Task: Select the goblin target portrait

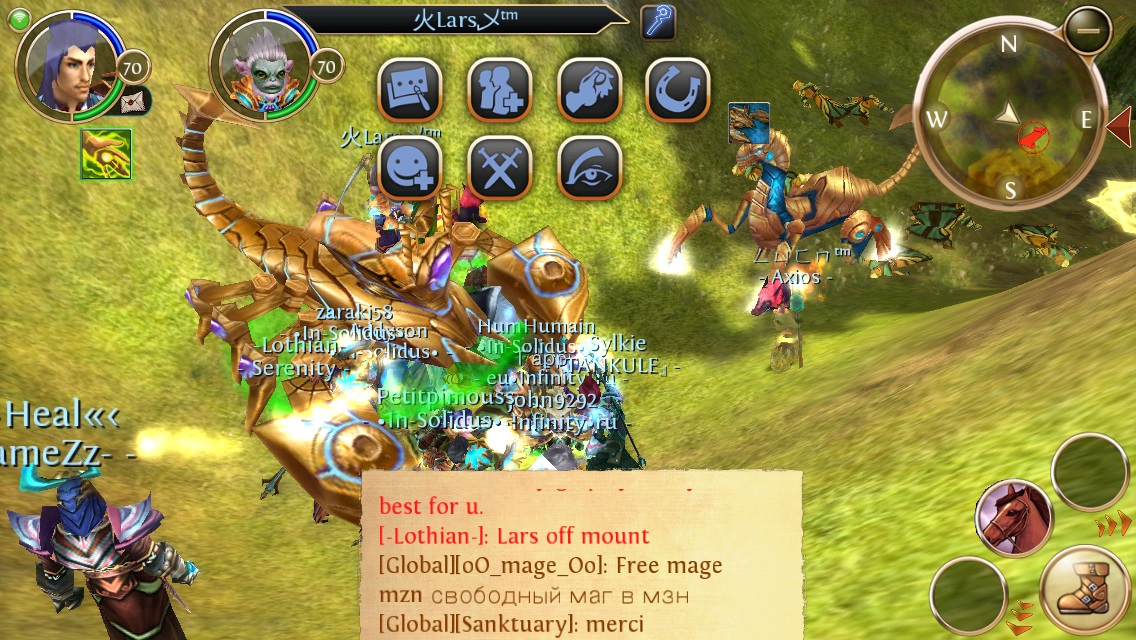Action: (x=262, y=68)
